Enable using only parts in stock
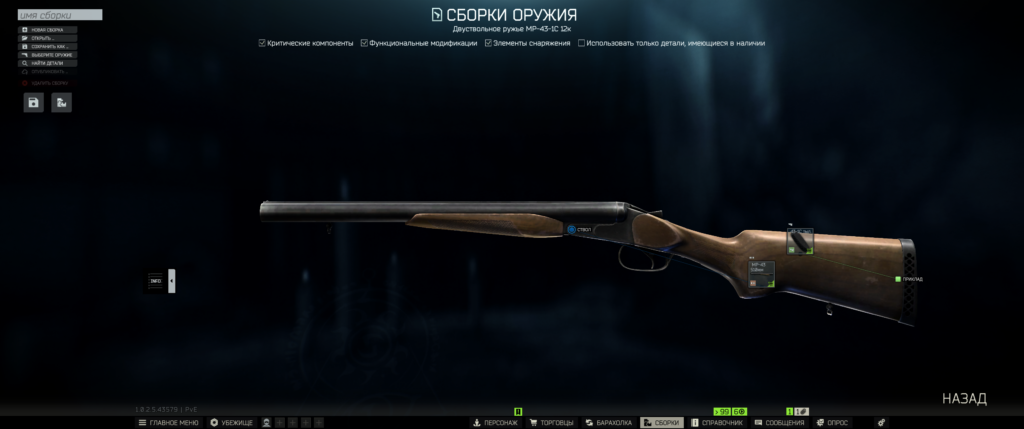This screenshot has width=1024, height=429. (x=582, y=43)
